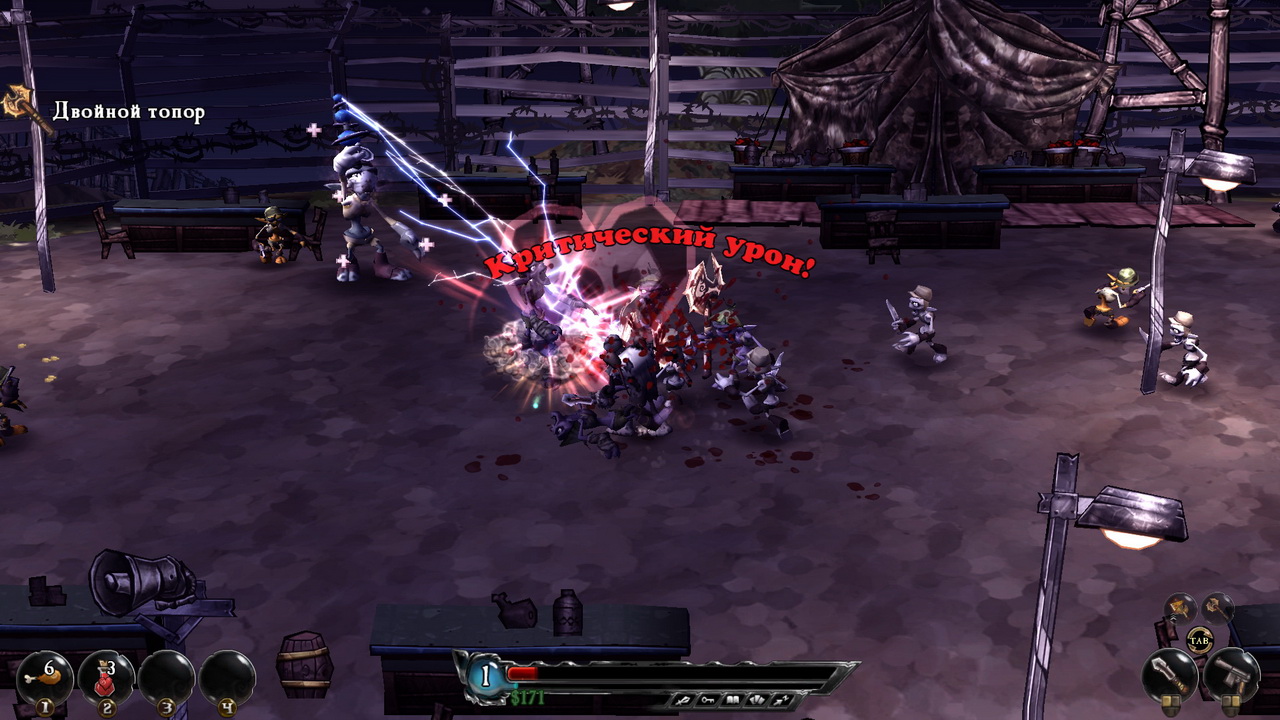Select the equipped pistol slot

[x=1231, y=674]
